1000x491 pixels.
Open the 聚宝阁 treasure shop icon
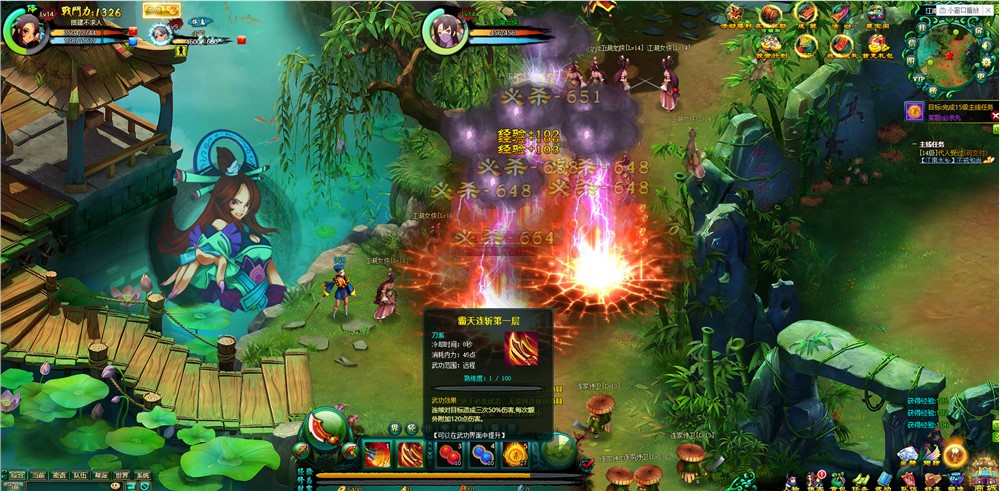(876, 14)
